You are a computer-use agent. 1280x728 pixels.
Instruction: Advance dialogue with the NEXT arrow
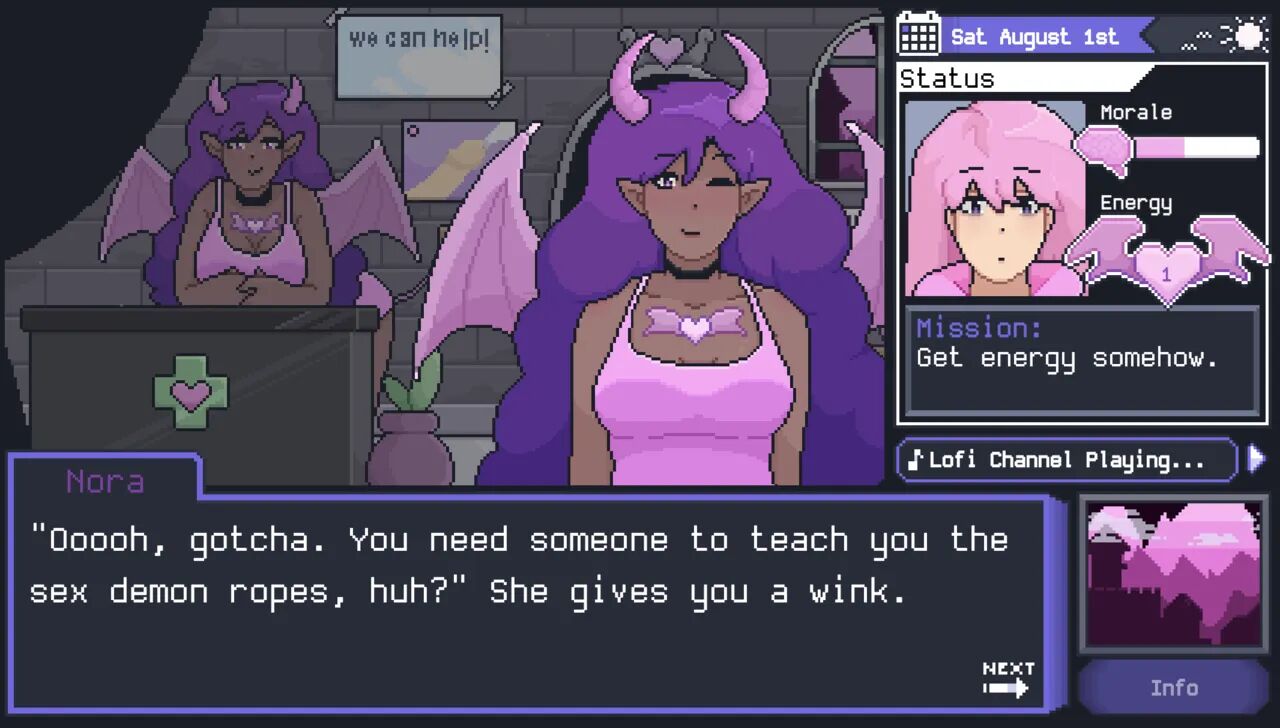[x=1007, y=679]
